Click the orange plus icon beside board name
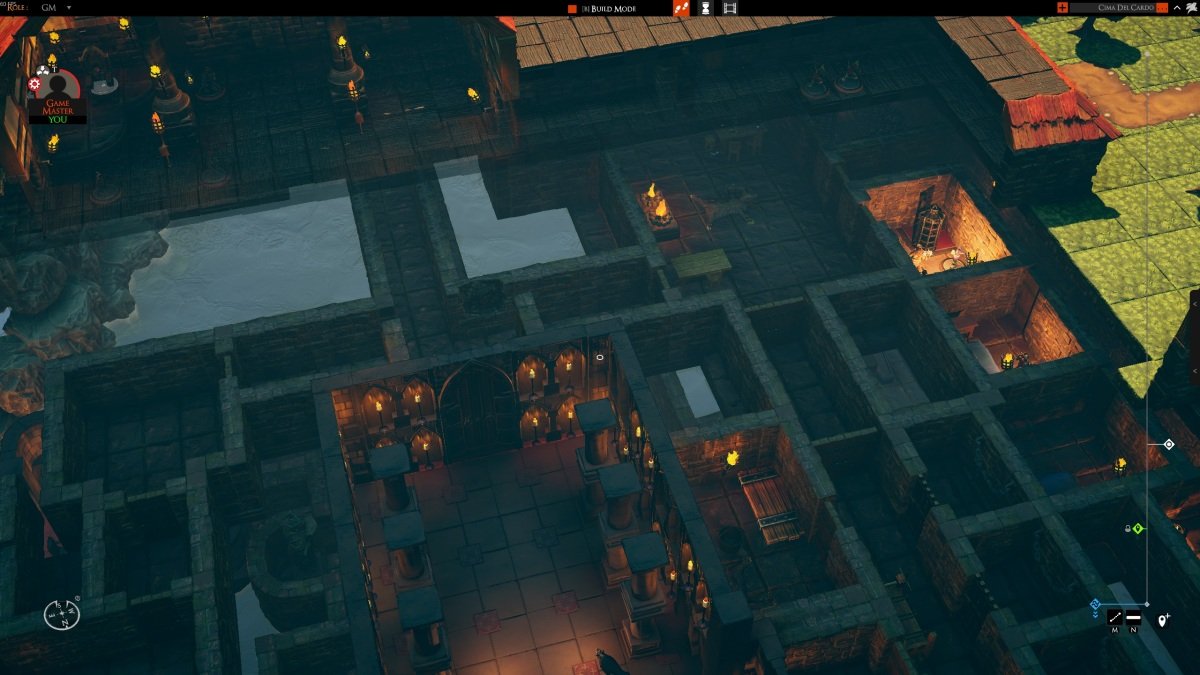 (1062, 8)
